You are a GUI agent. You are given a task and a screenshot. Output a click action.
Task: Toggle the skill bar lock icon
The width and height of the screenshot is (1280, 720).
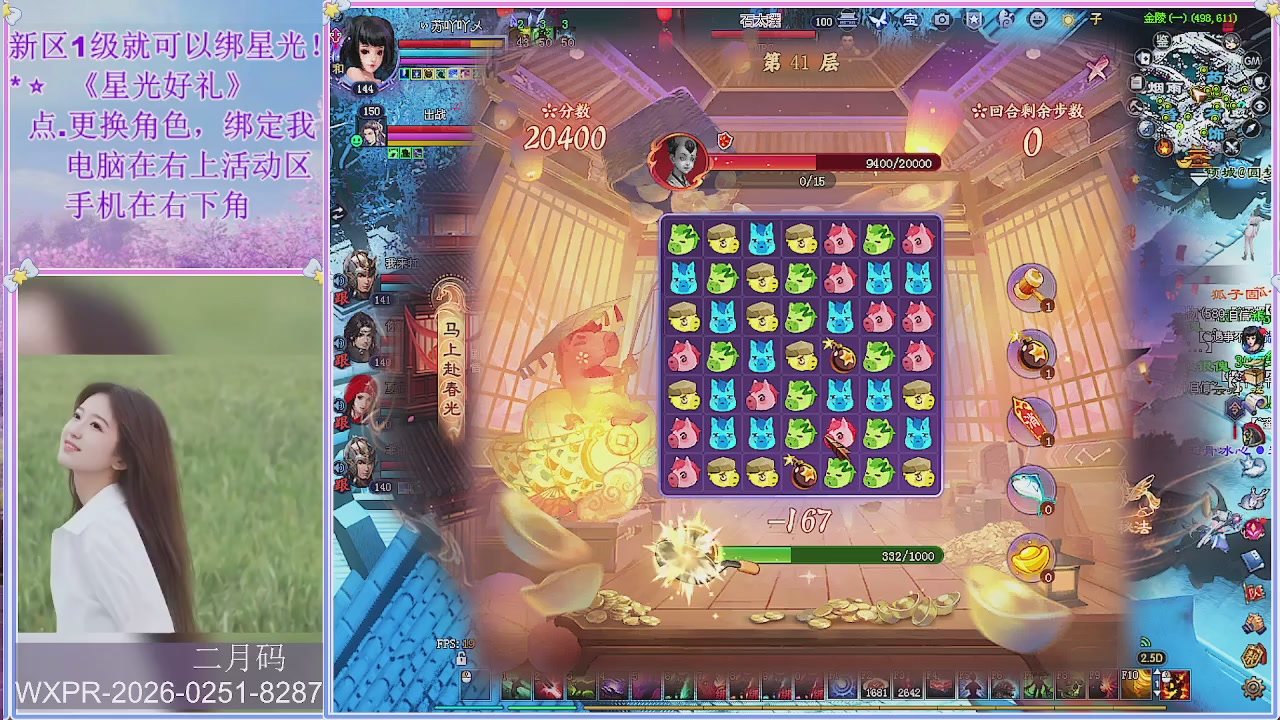click(x=461, y=658)
